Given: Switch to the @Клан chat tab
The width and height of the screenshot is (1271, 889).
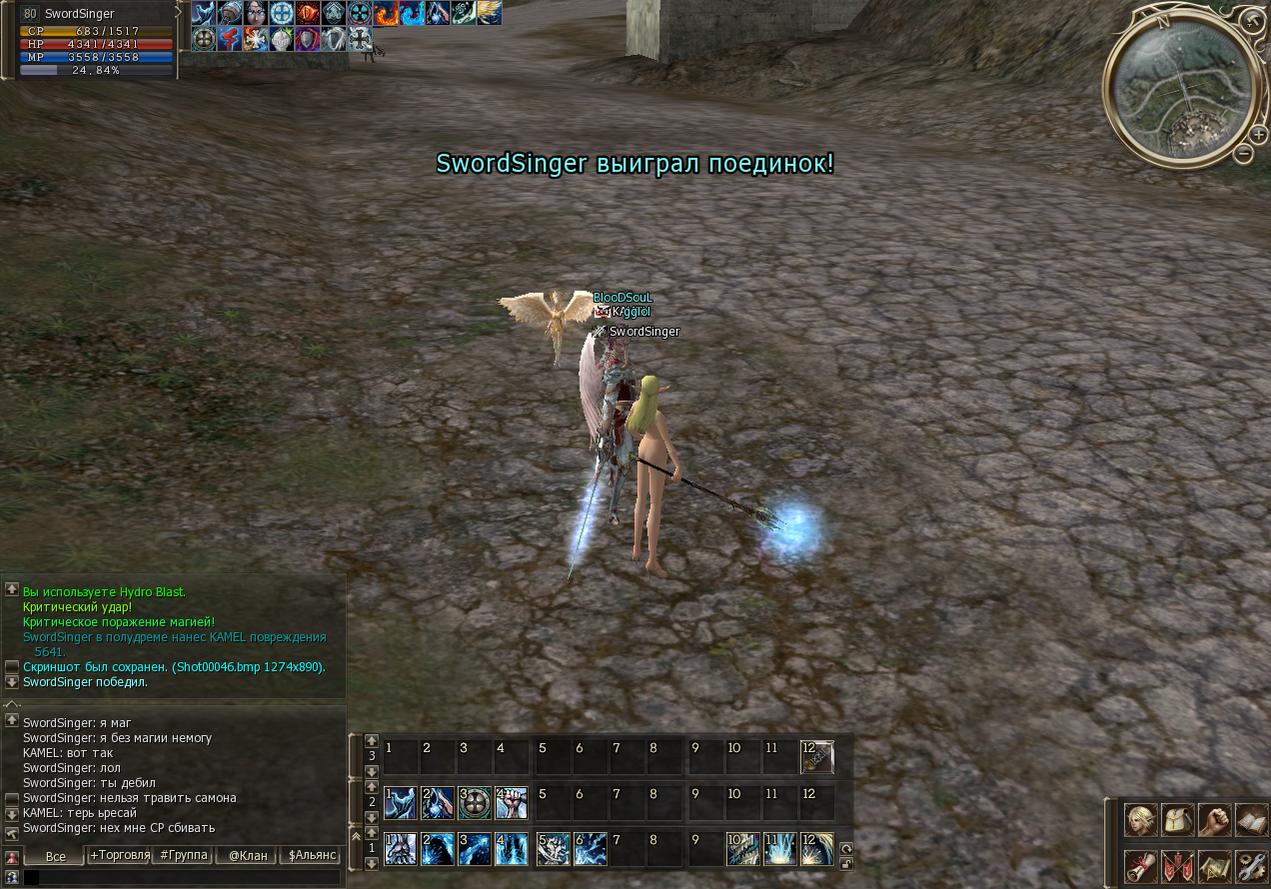Looking at the screenshot, I should pyautogui.click(x=248, y=855).
